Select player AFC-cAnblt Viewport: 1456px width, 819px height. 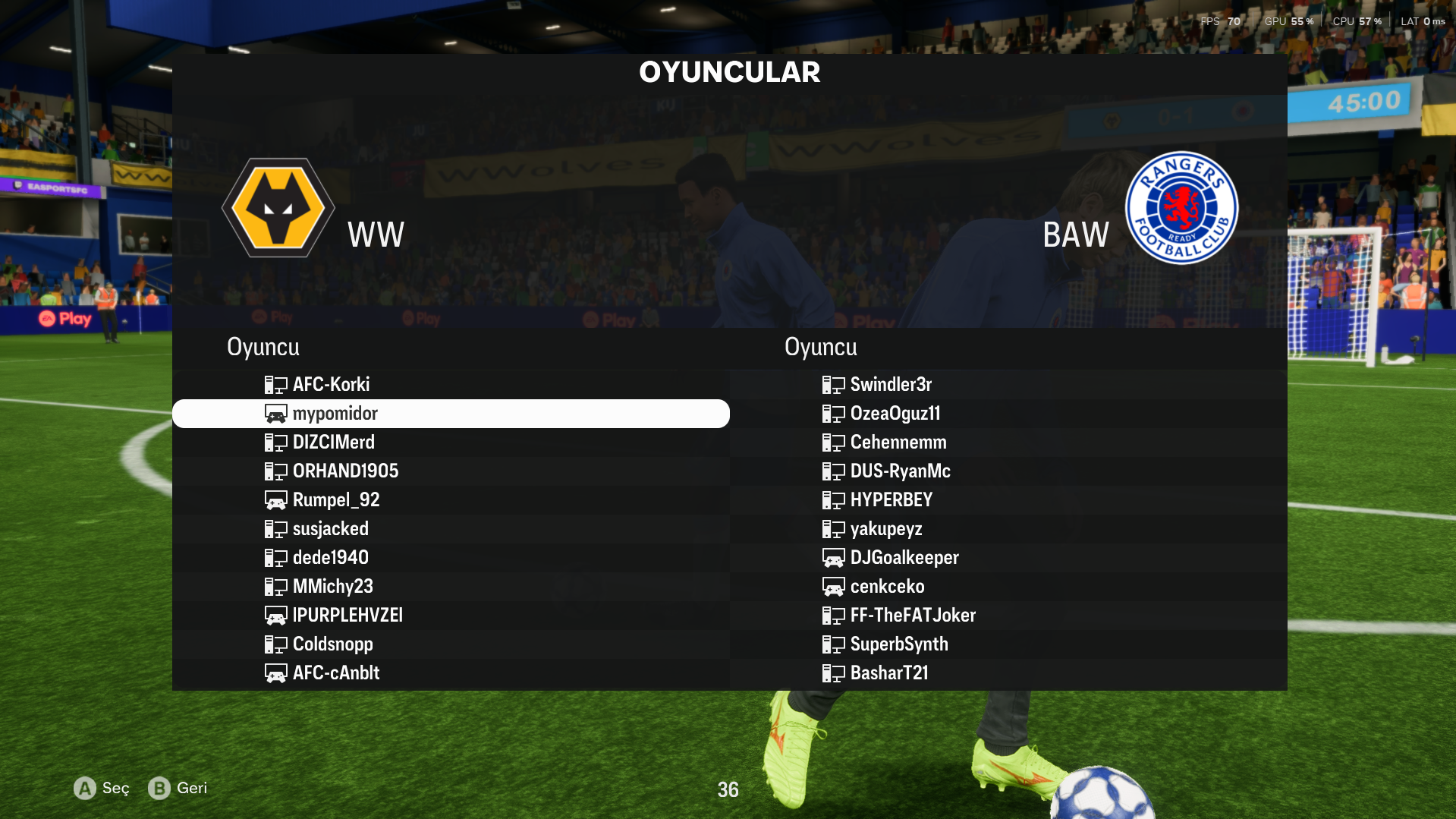click(335, 673)
